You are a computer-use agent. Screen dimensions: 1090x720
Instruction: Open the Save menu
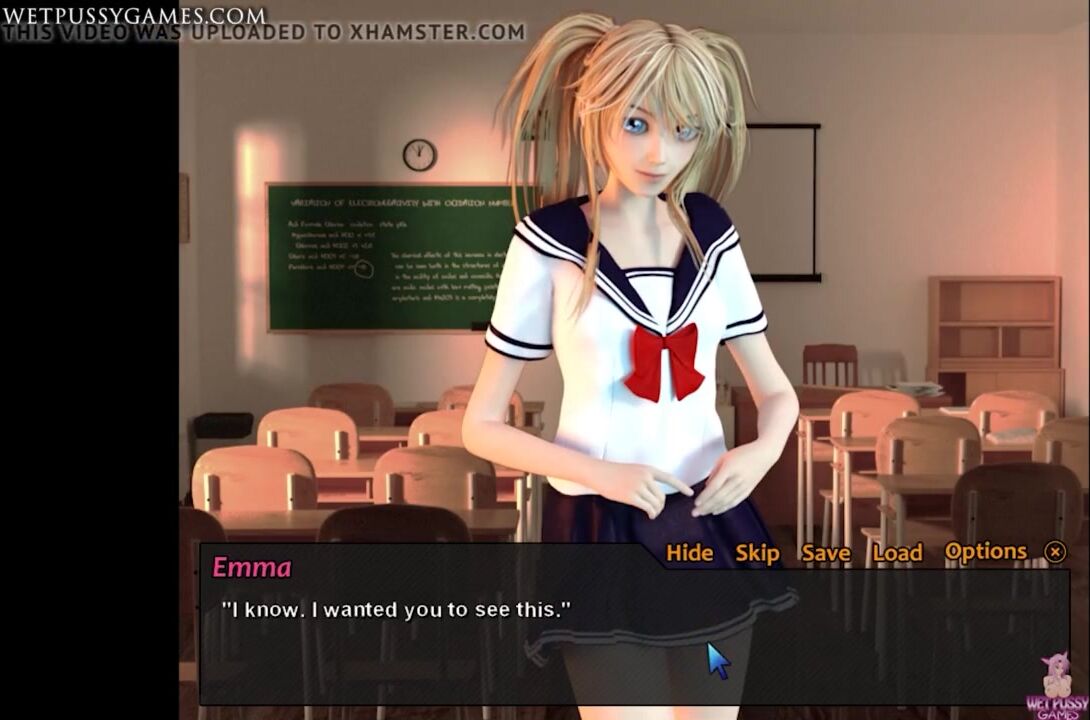(x=825, y=553)
